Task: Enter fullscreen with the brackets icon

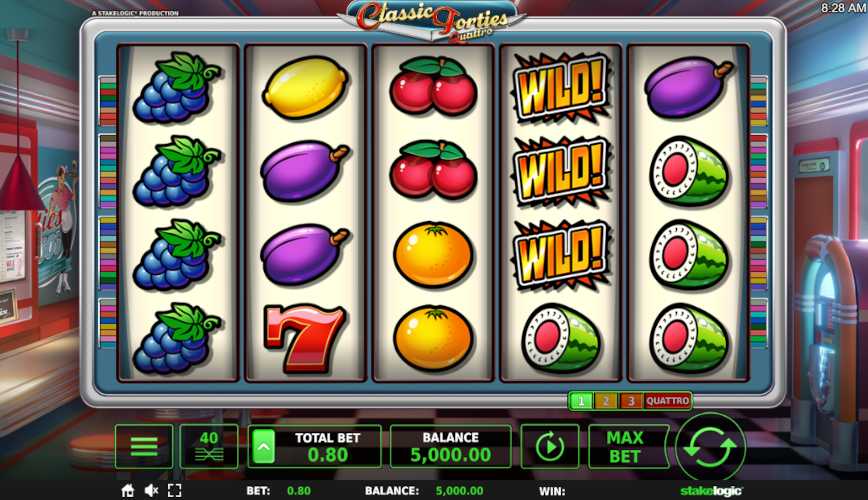Action: [x=174, y=491]
